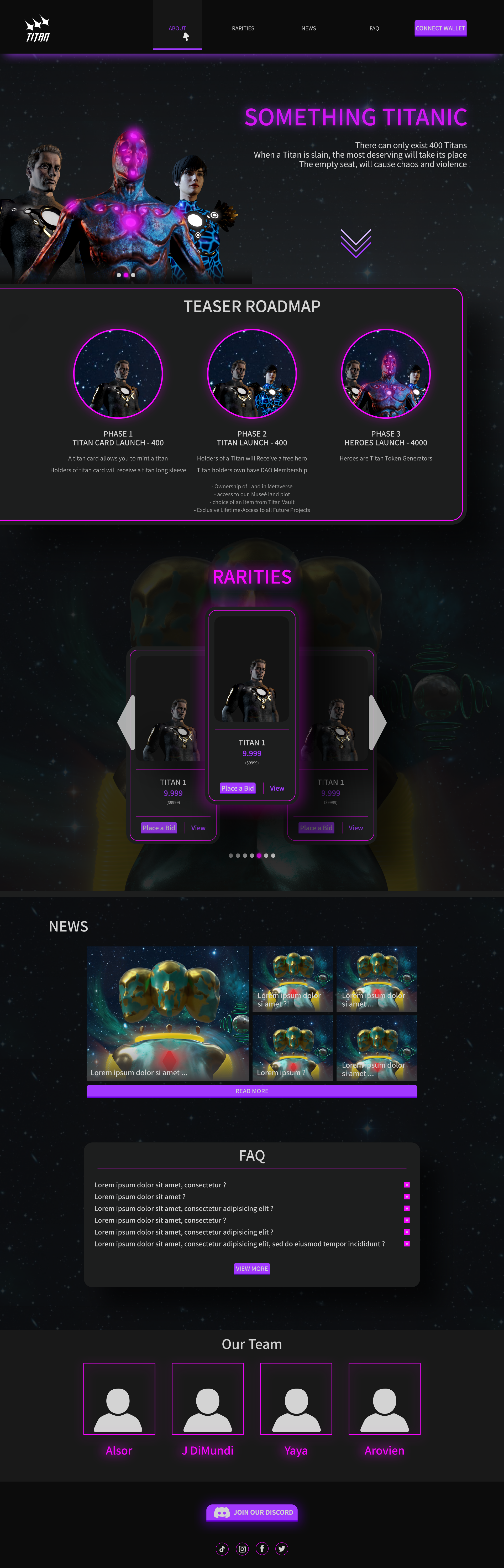Visit the Facebook page via footer icon
Image resolution: width=504 pixels, height=1568 pixels.
point(262,1549)
